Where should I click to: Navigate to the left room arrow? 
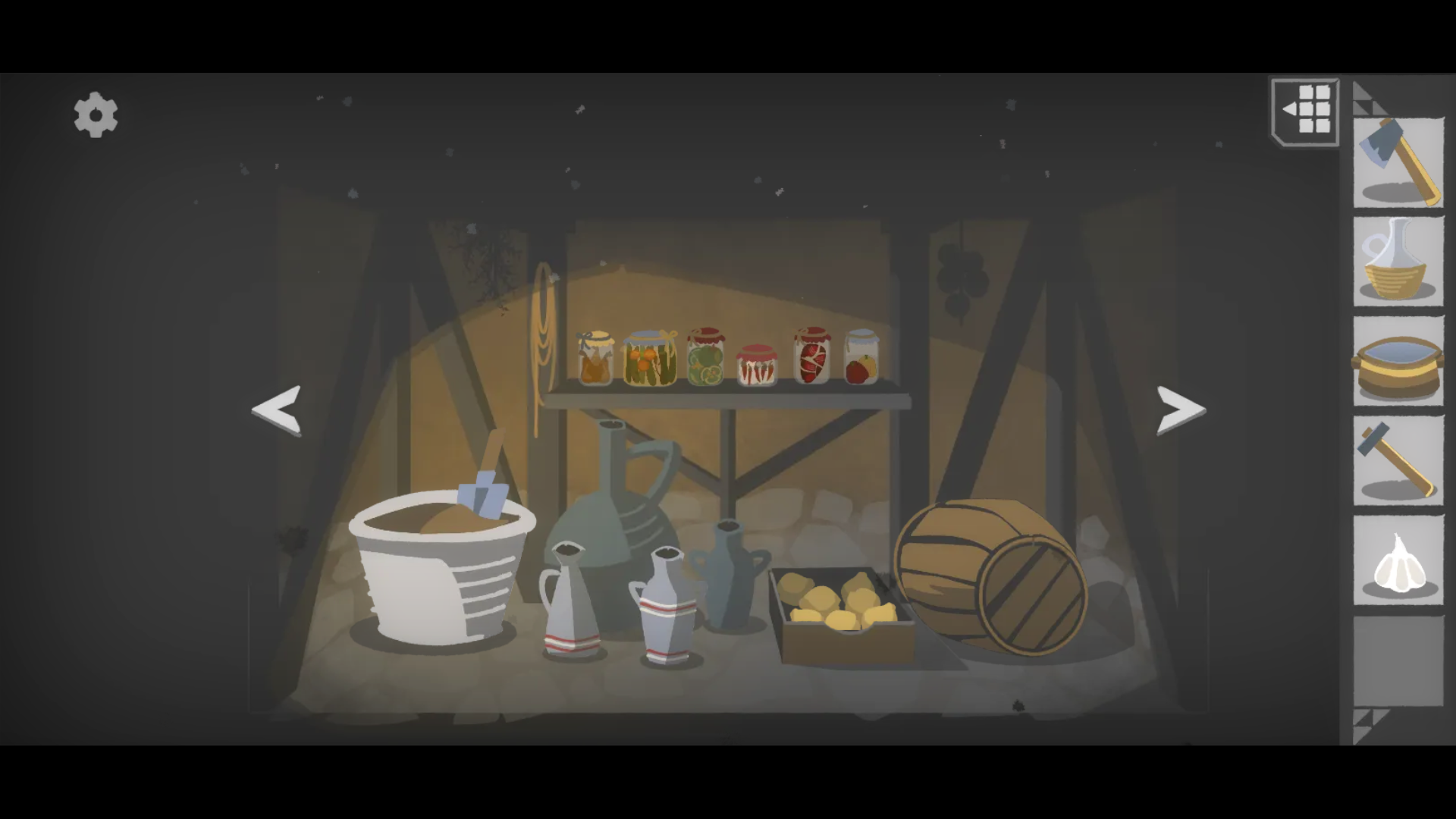[278, 410]
